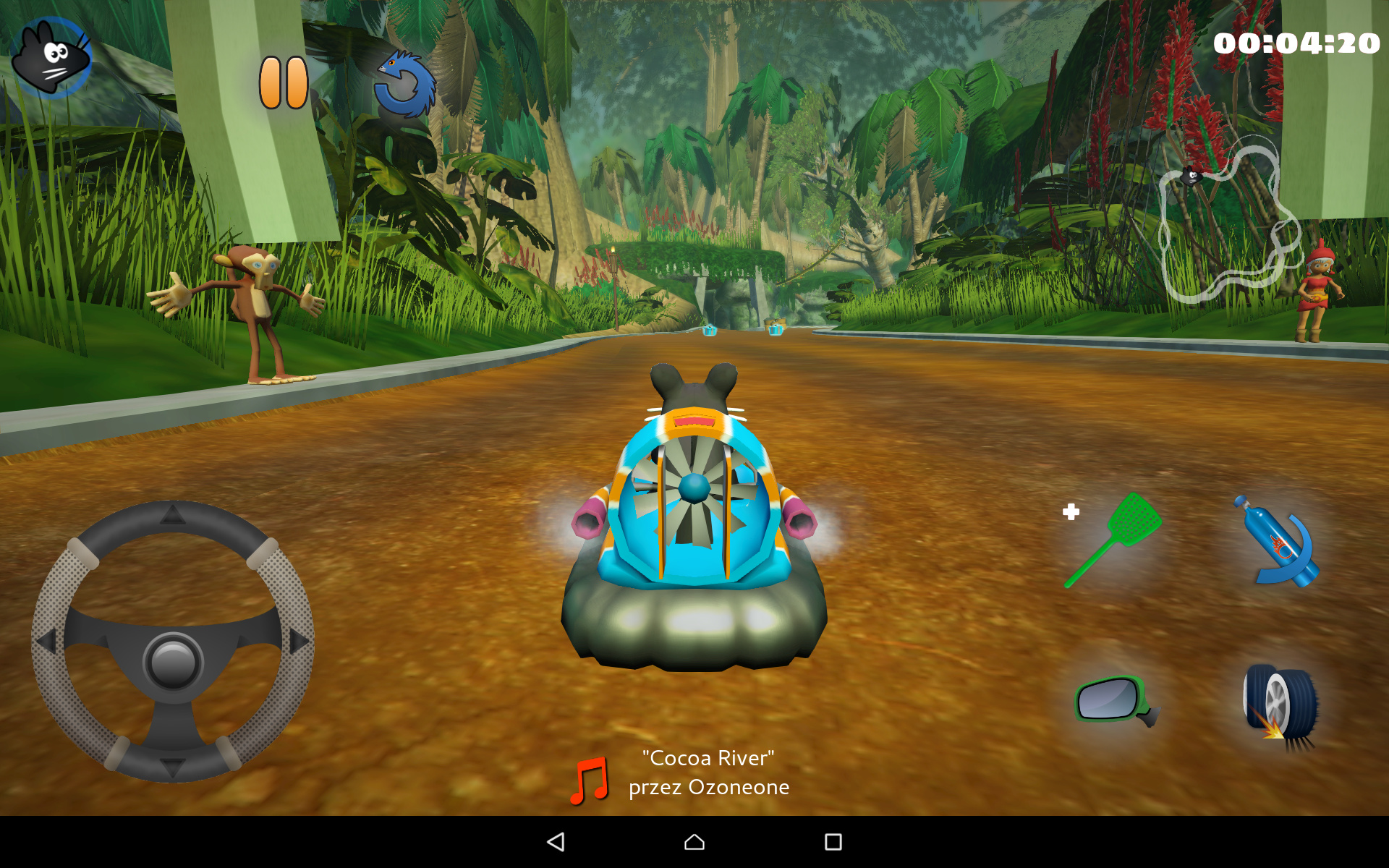Open Android home screen button
This screenshot has height=868, width=1389.
694,841
